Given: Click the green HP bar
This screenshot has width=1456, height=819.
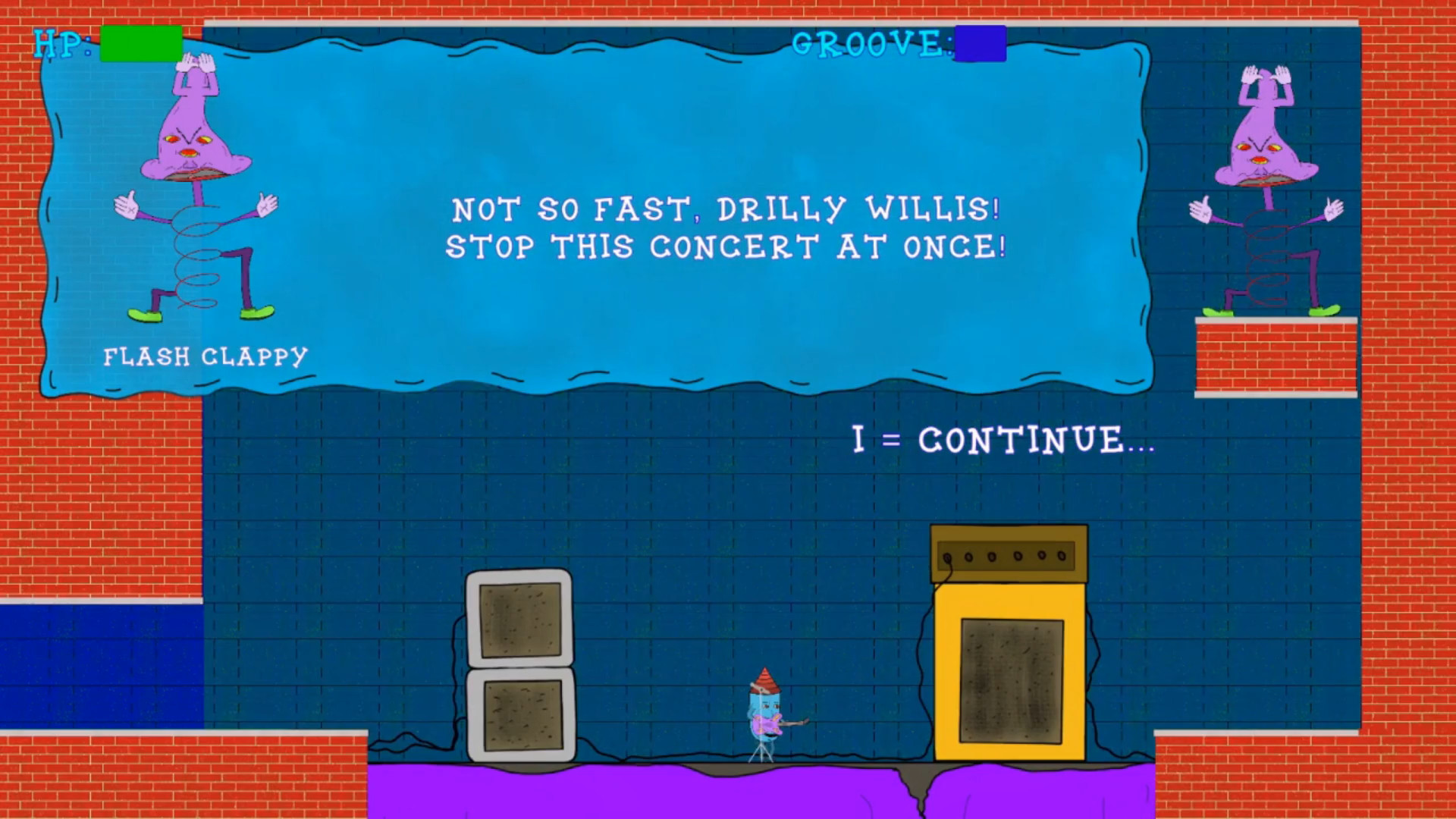Looking at the screenshot, I should (x=141, y=43).
